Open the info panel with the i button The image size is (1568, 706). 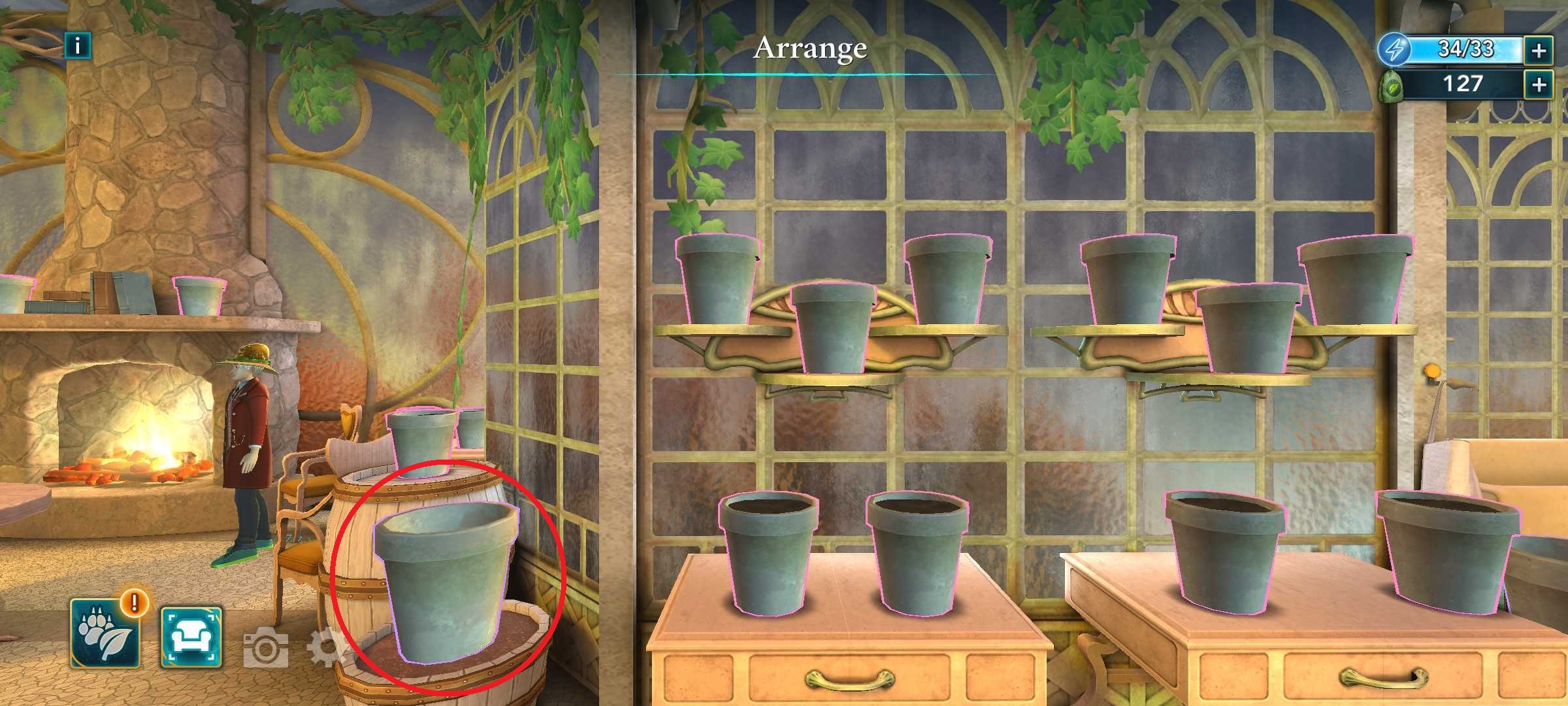(x=78, y=46)
